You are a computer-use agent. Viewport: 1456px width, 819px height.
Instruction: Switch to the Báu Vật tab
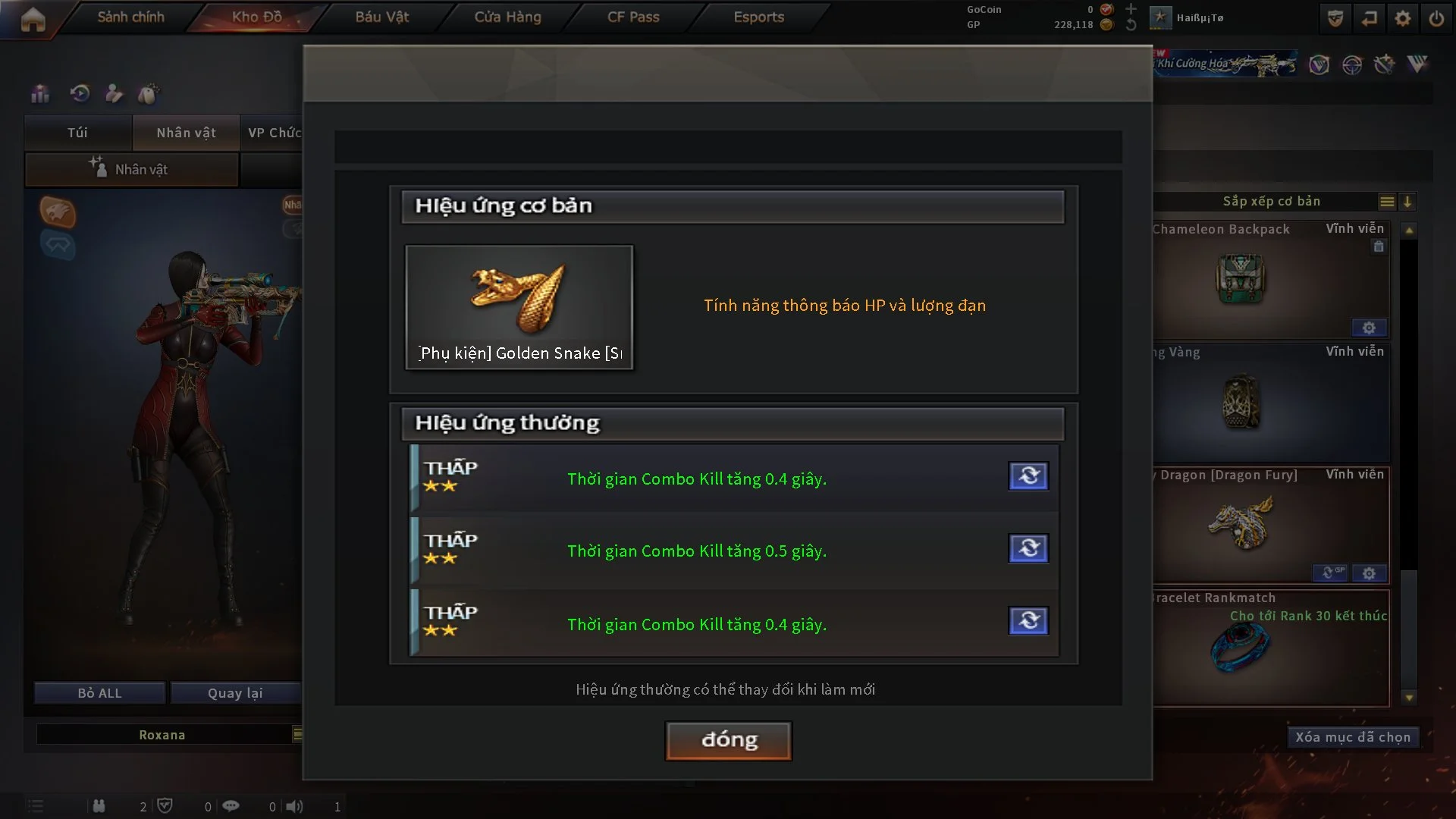pos(381,17)
